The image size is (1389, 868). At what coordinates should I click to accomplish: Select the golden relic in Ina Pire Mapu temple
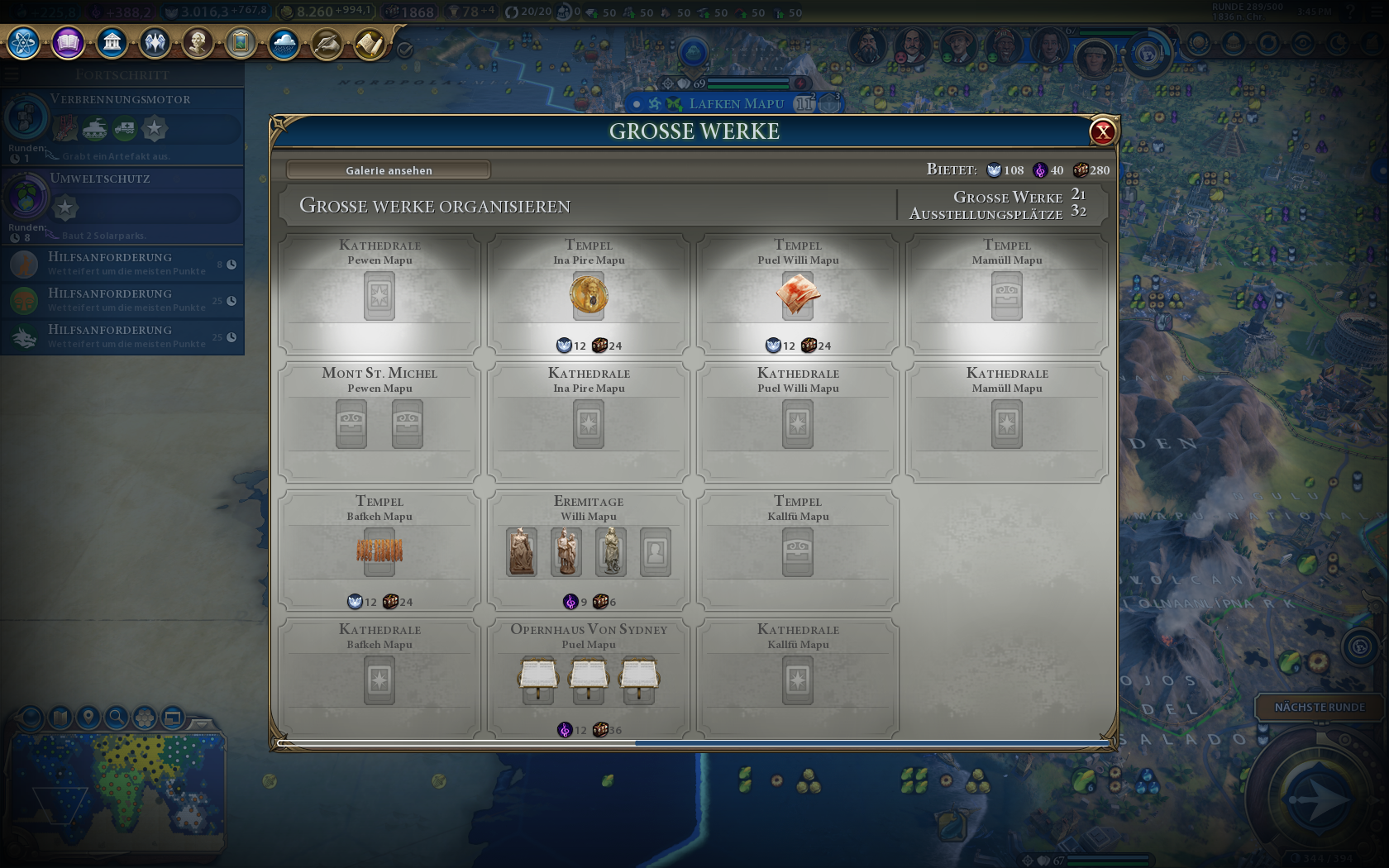[x=589, y=295]
